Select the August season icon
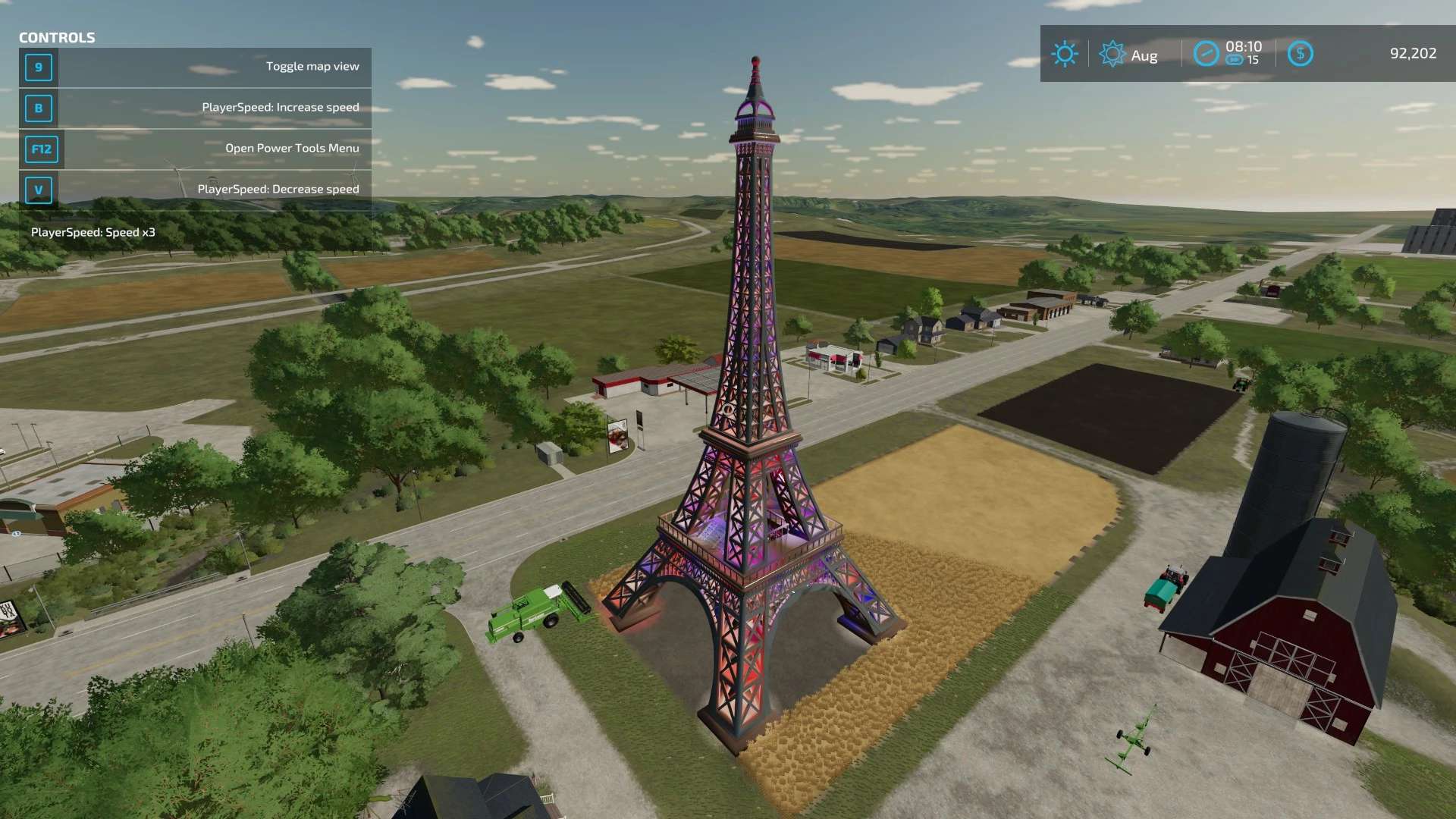Viewport: 1456px width, 819px height. (1112, 54)
